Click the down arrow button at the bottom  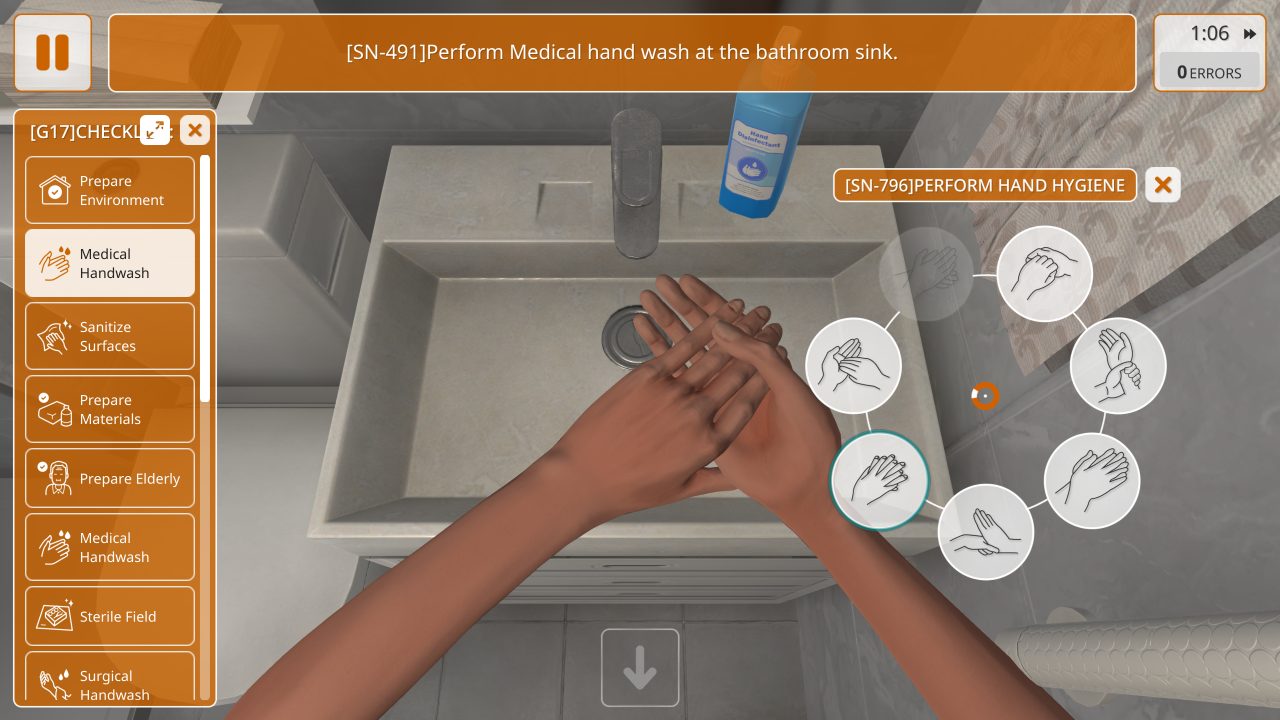(640, 668)
